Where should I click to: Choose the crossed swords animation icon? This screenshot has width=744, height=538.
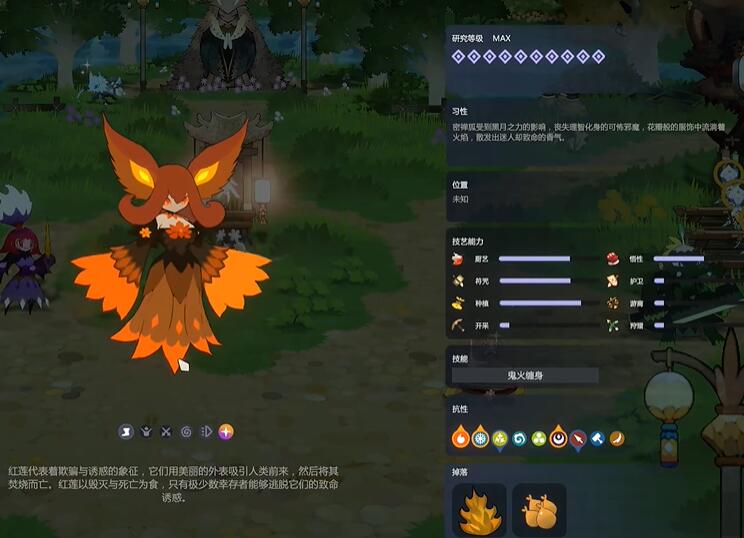pos(166,432)
